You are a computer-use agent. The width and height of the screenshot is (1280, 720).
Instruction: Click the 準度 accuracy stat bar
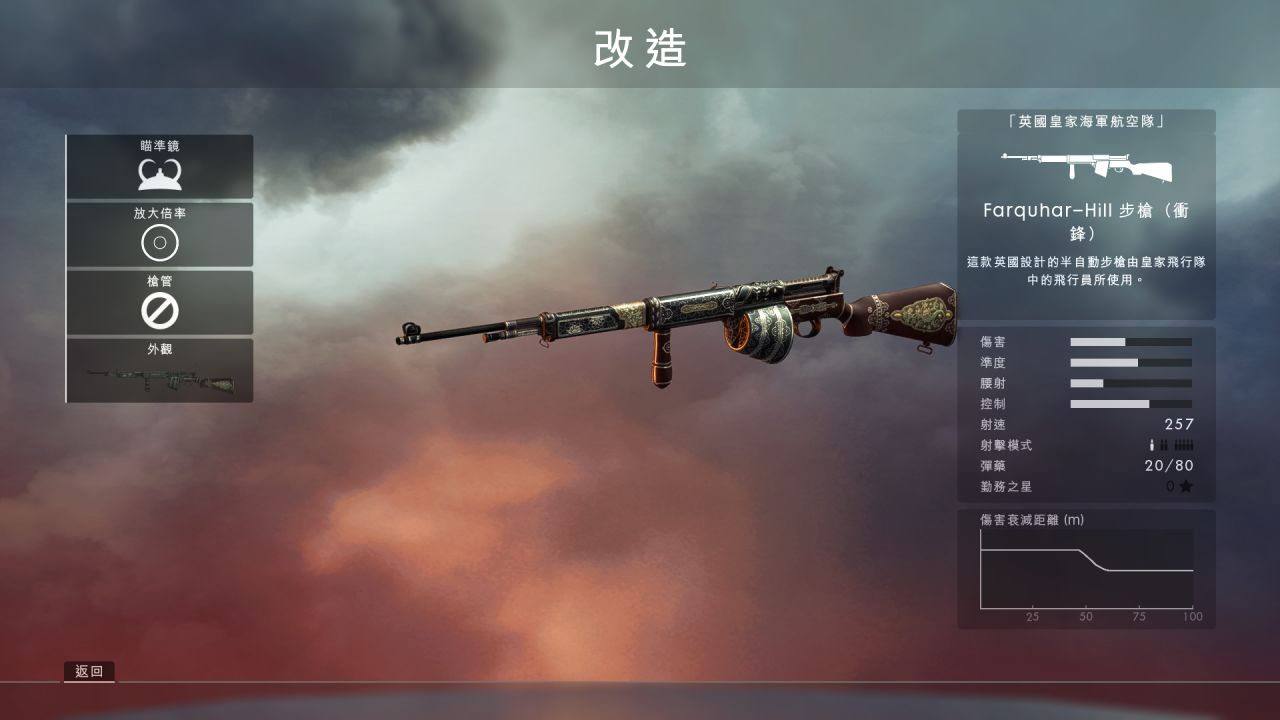(x=1130, y=361)
